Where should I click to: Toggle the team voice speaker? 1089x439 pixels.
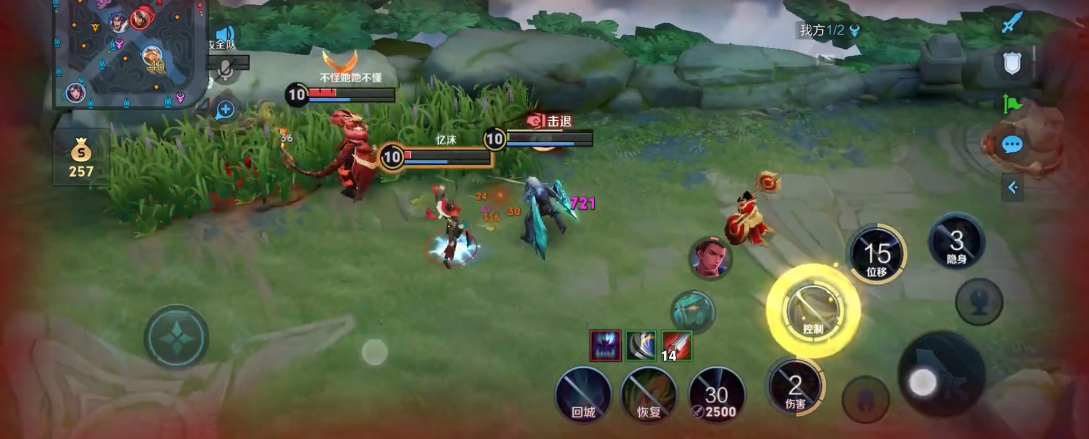pos(223,37)
